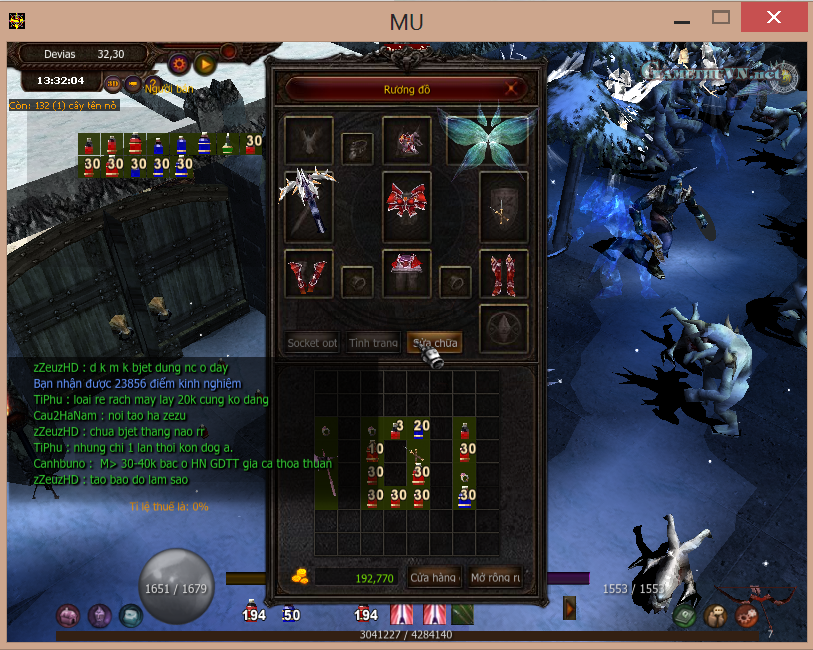This screenshot has height=650, width=813.
Task: Select the equipped crossbow weapon slot
Action: (309, 206)
